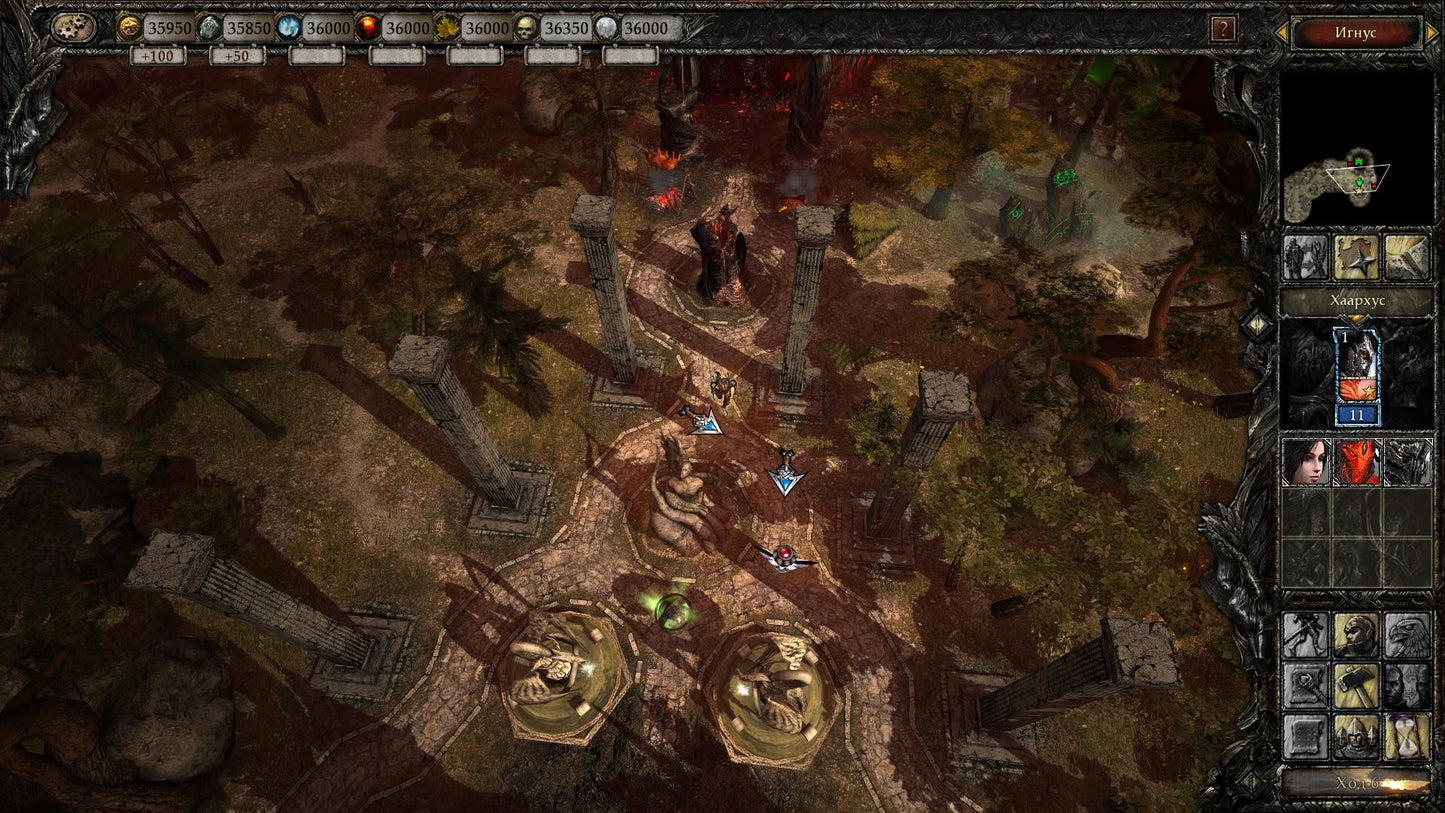
Task: Open help with the question mark button
Action: (x=1224, y=27)
